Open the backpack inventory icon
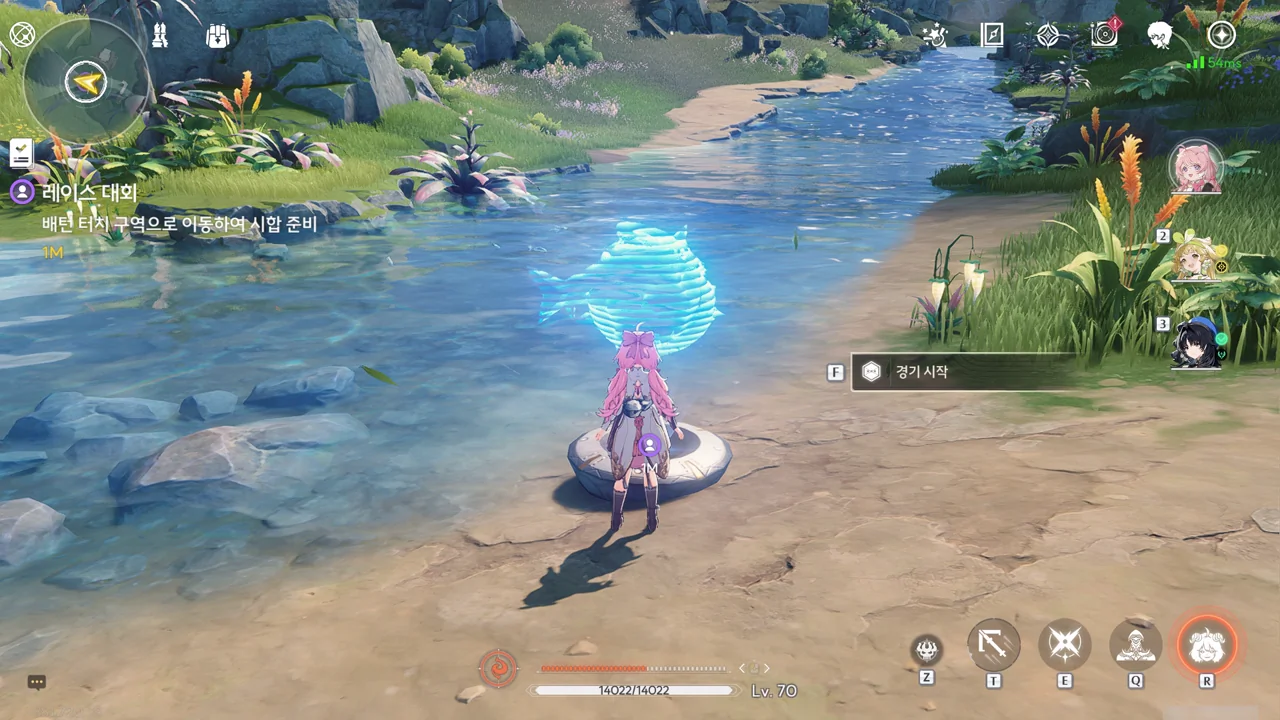This screenshot has width=1280, height=720. pyautogui.click(x=217, y=37)
